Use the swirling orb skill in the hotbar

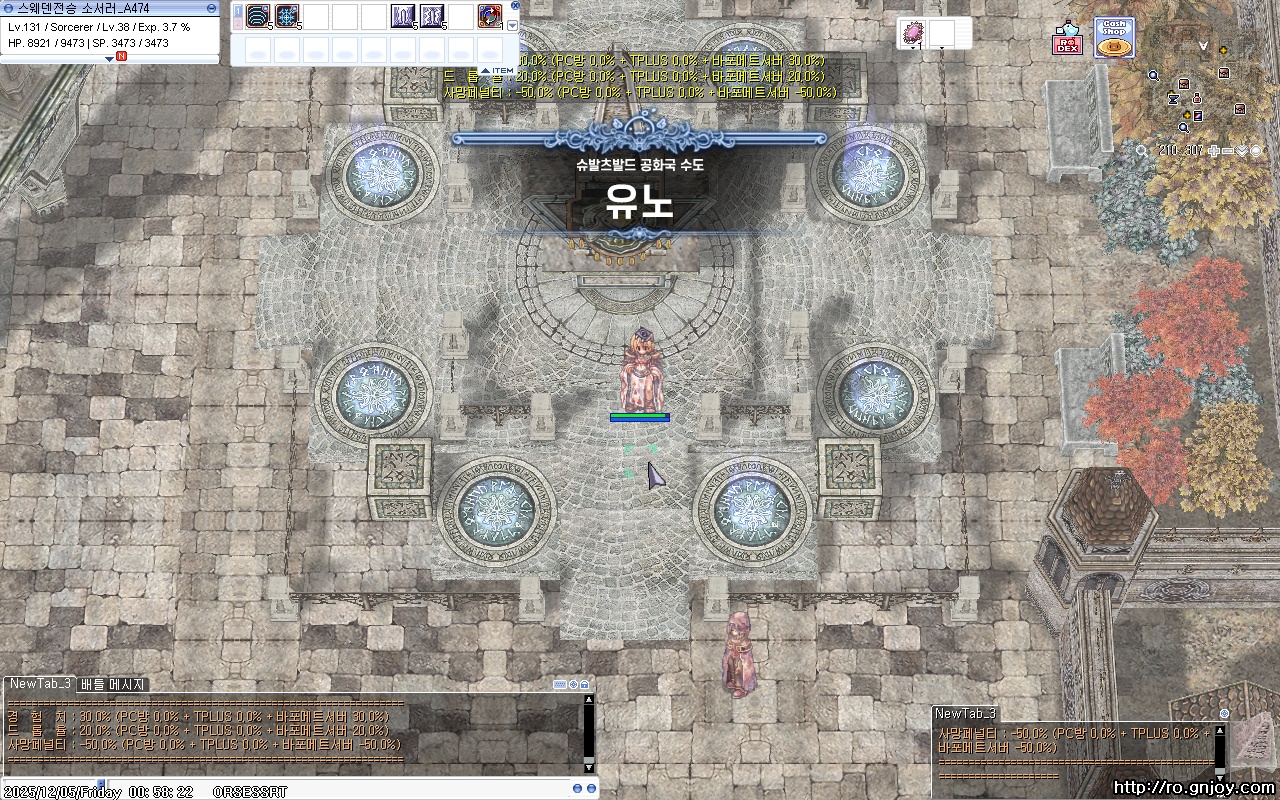pyautogui.click(x=490, y=17)
